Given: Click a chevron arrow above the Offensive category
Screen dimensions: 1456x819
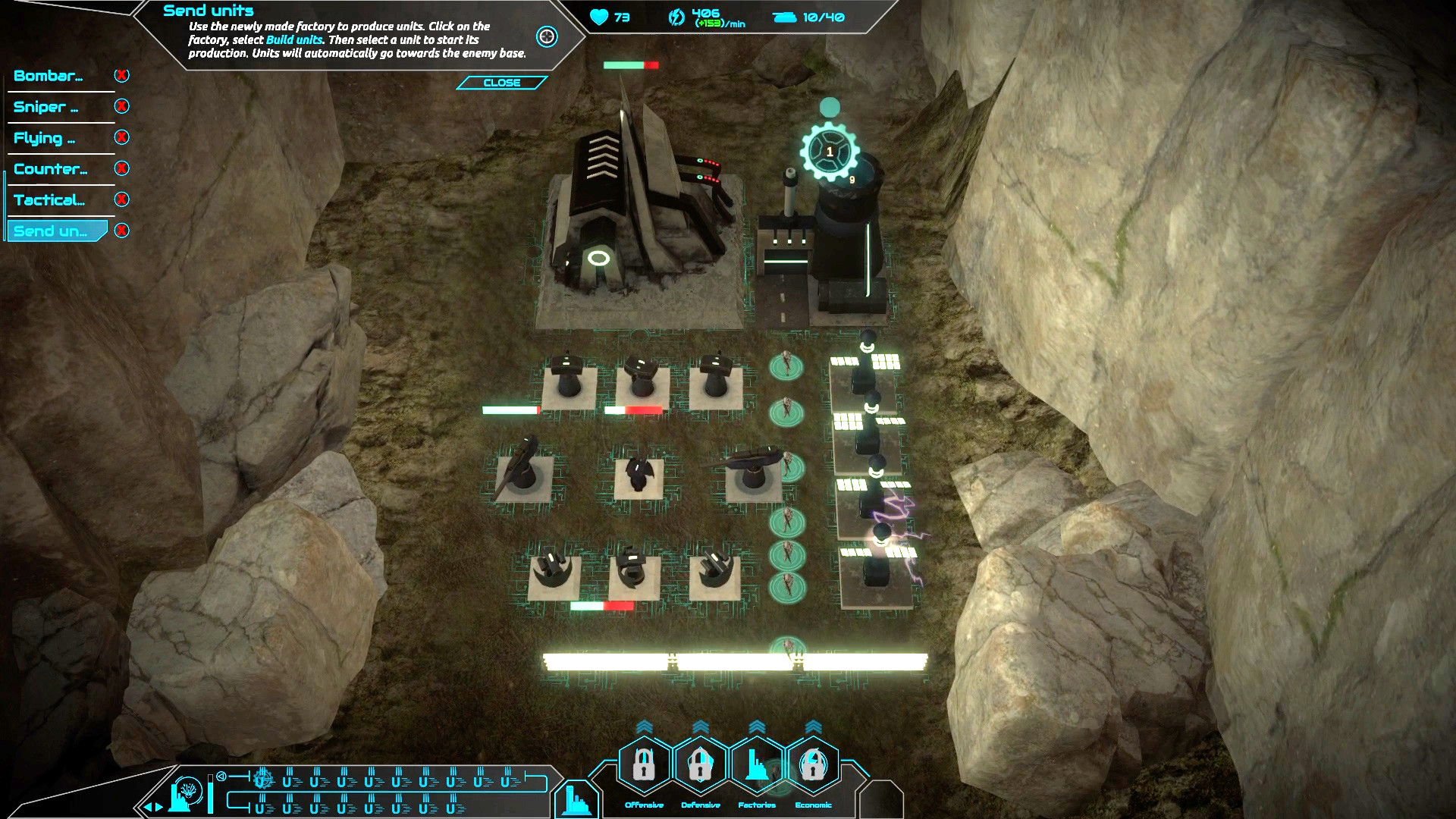Looking at the screenshot, I should tap(643, 726).
